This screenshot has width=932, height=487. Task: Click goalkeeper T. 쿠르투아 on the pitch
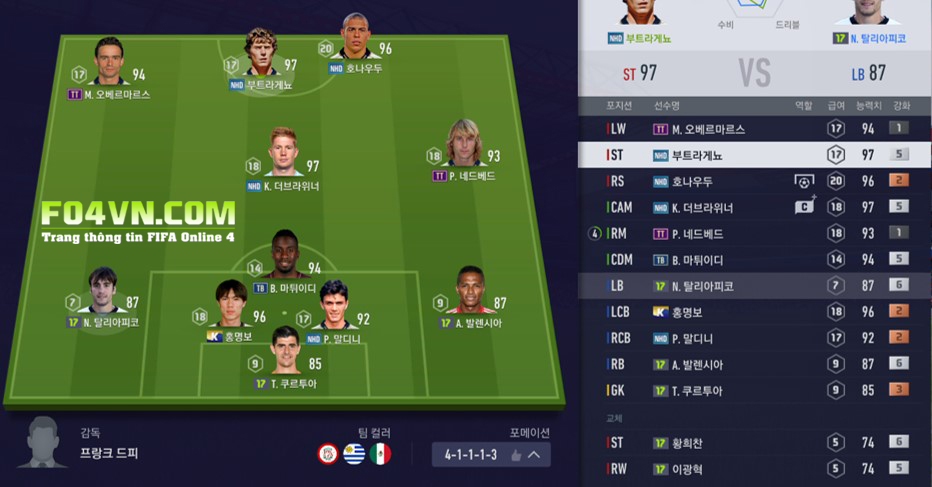(285, 350)
